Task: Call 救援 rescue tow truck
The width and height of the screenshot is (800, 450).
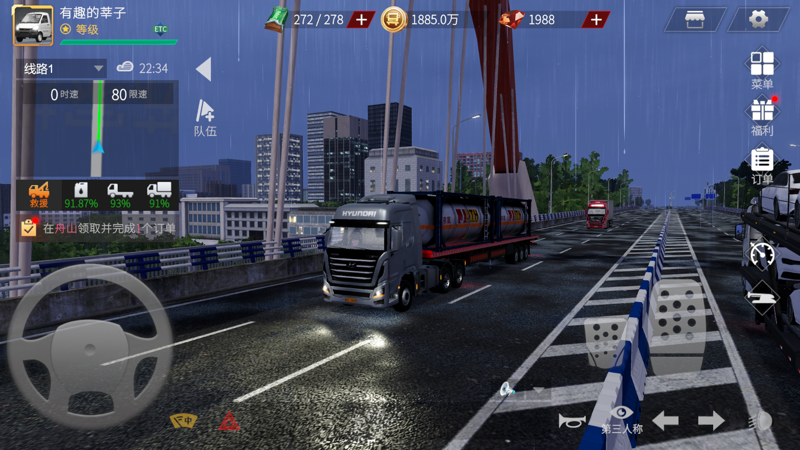Action: (39, 194)
